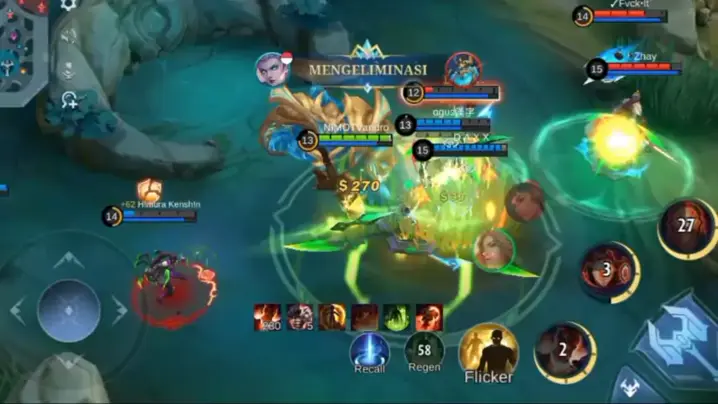Target the blonde enemy hero portrait
718x404 pixels.
click(x=494, y=249)
